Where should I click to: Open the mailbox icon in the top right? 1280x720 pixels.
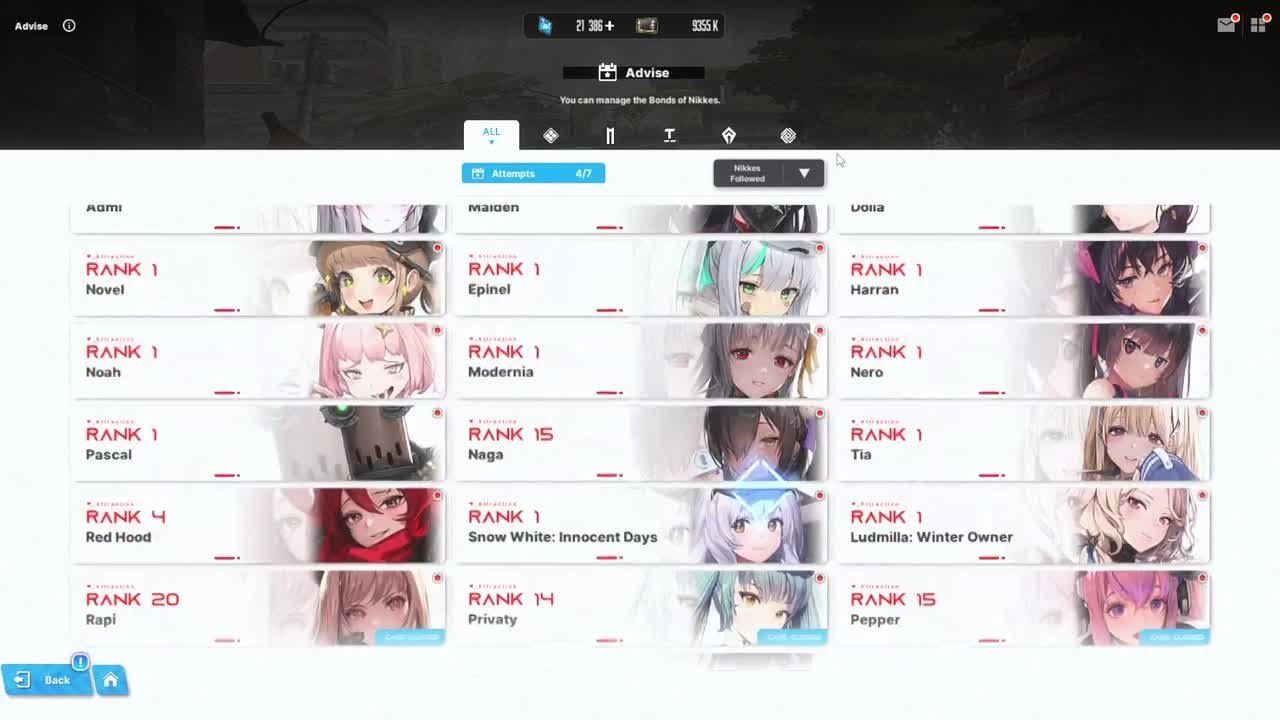[1225, 25]
